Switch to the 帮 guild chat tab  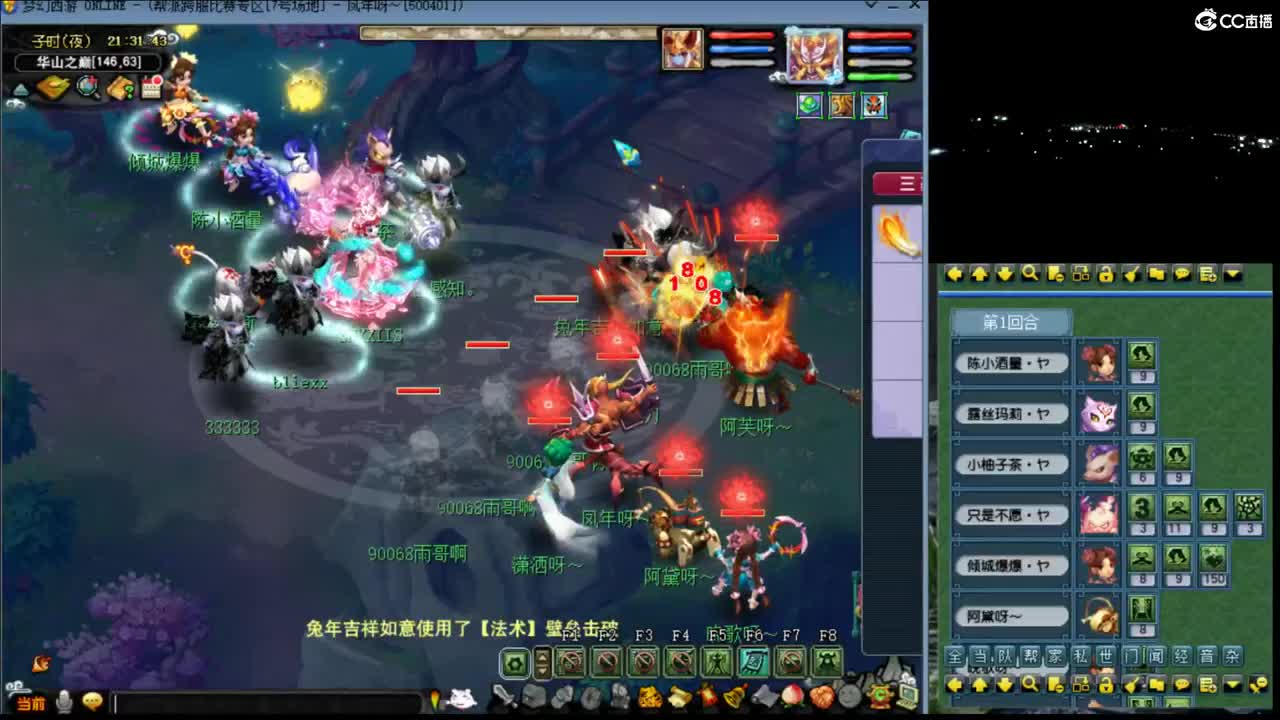pyautogui.click(x=1029, y=655)
